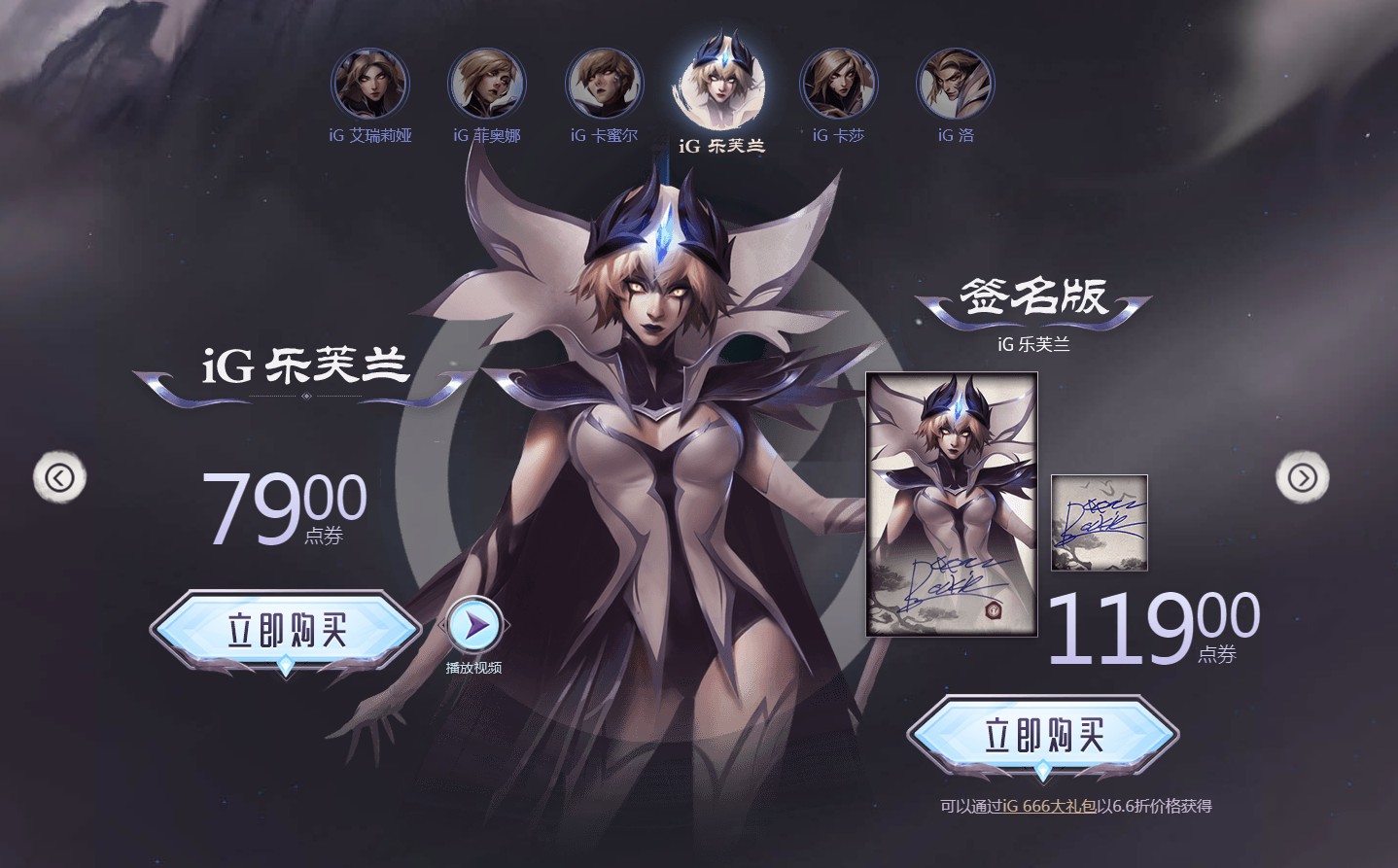
Task: Select the iG 卡莎 champion avatar
Action: [x=838, y=84]
